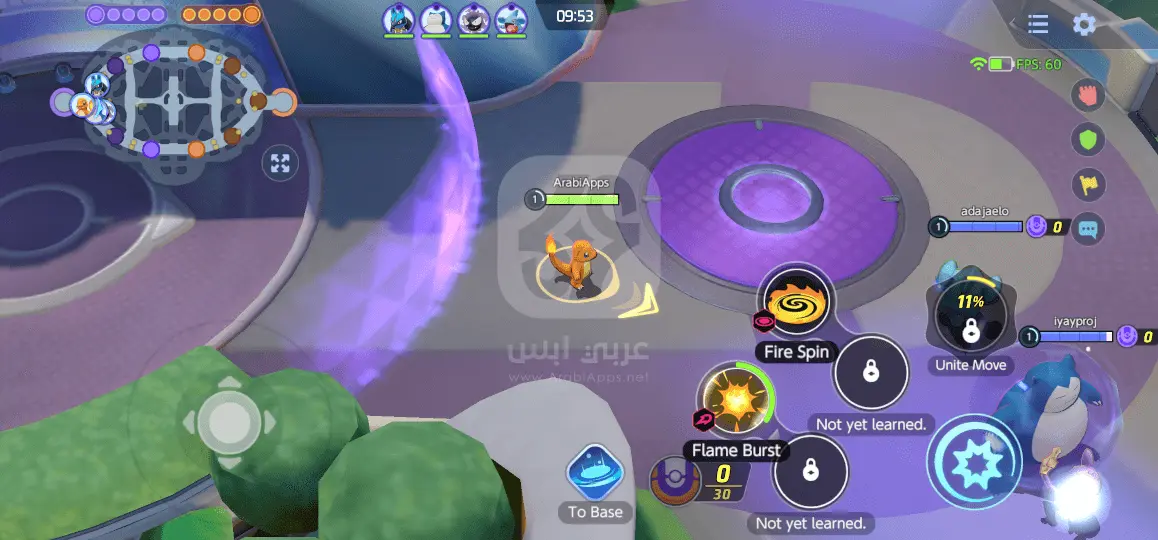The image size is (1158, 540).
Task: Open the settings gear
Action: (x=1084, y=25)
